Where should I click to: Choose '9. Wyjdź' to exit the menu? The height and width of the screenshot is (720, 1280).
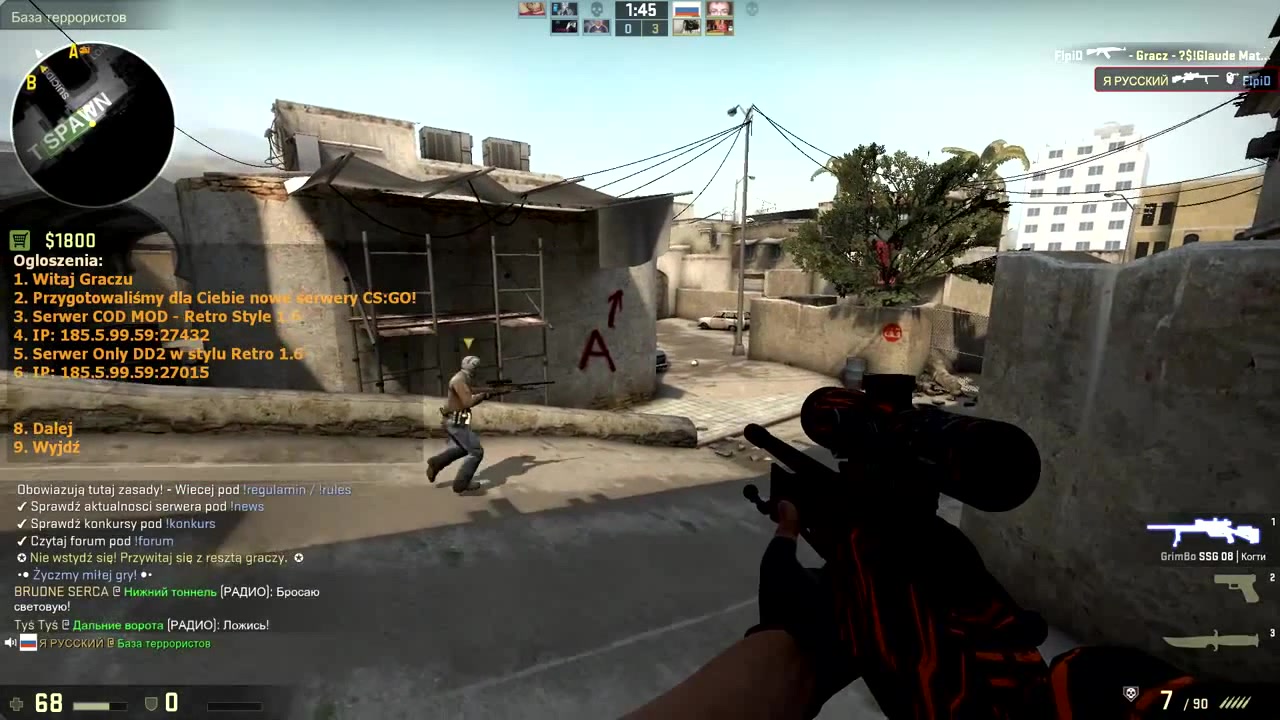coord(45,447)
